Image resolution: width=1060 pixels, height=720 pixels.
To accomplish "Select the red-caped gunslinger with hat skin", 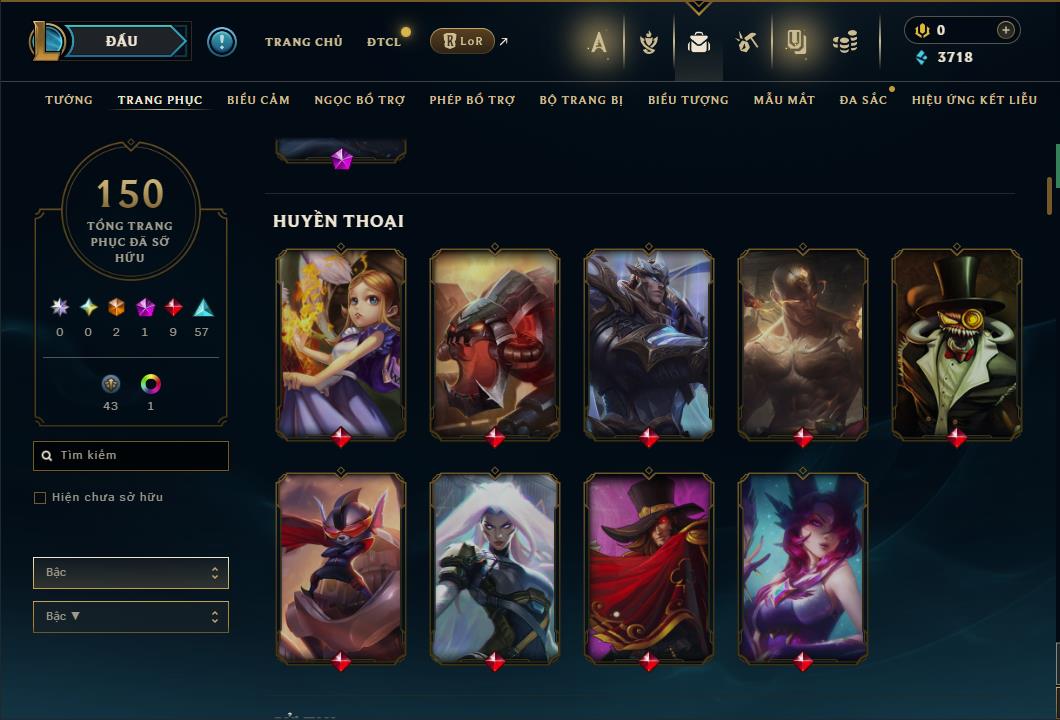I will (649, 567).
